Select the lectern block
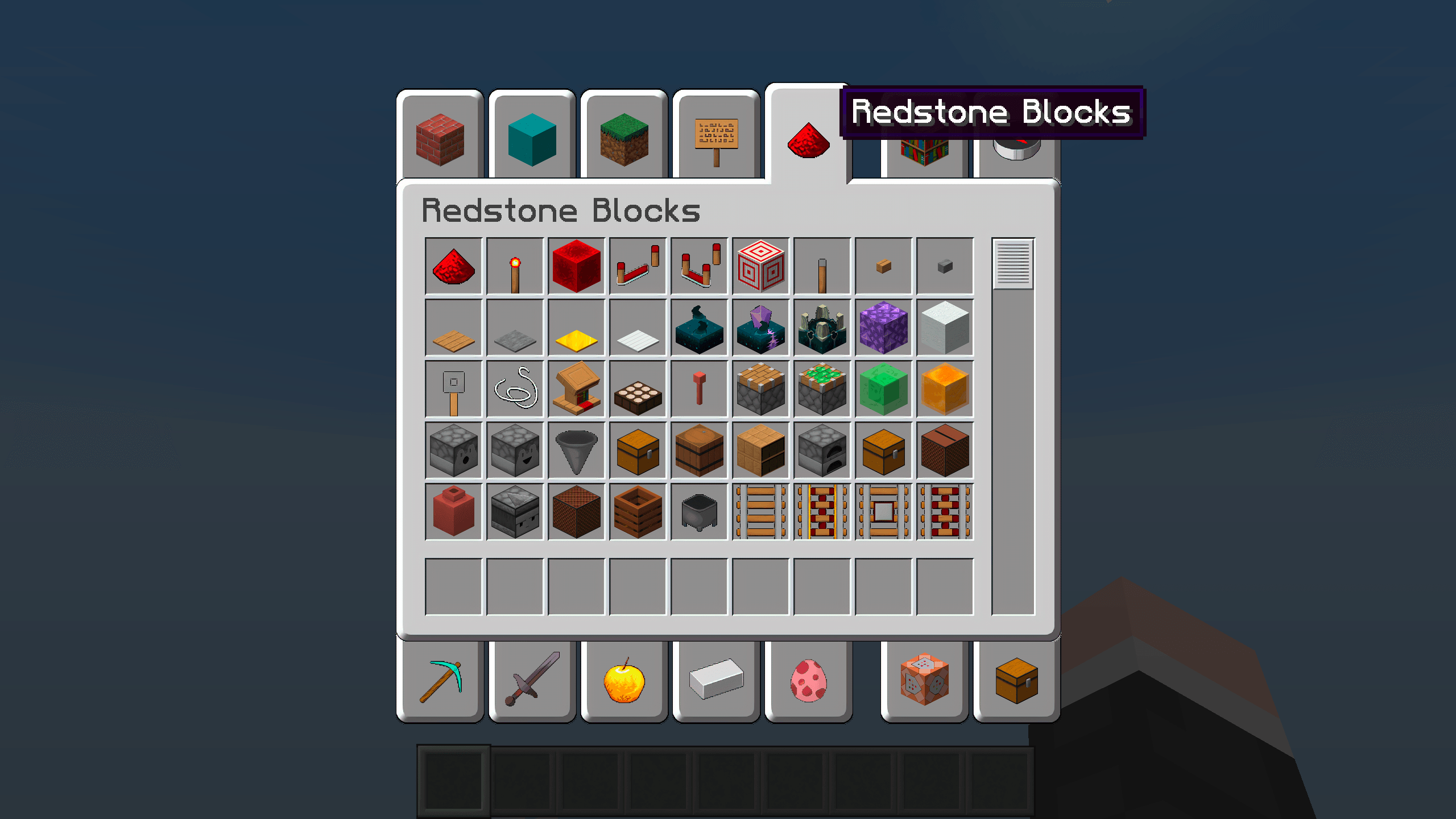The image size is (1456, 819). tap(576, 390)
